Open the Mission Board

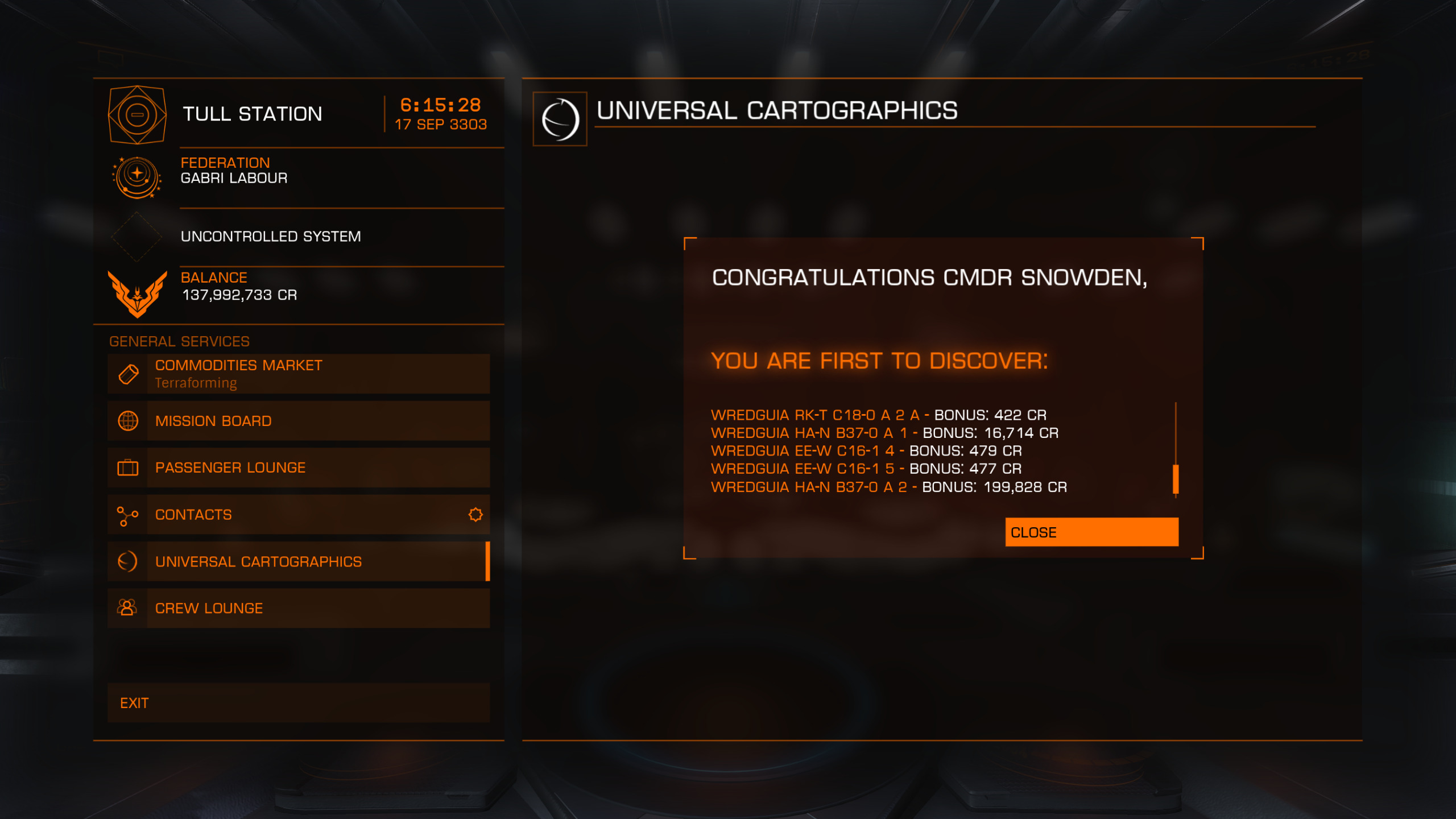pyautogui.click(x=299, y=421)
